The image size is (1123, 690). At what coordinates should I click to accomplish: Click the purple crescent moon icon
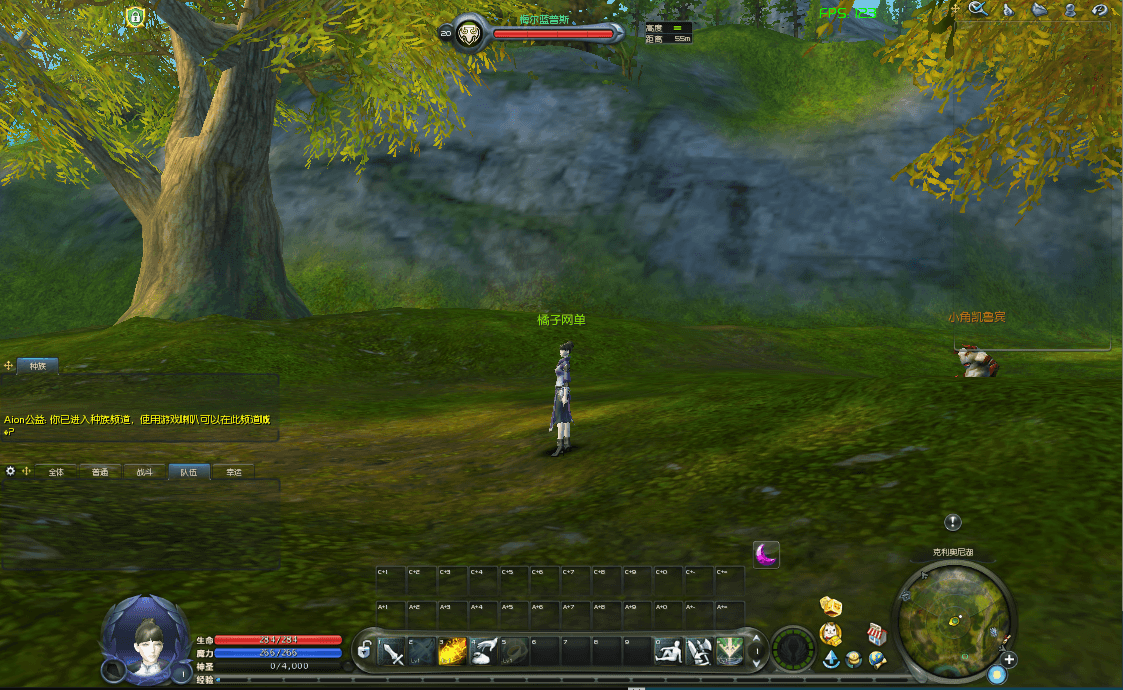(x=766, y=554)
